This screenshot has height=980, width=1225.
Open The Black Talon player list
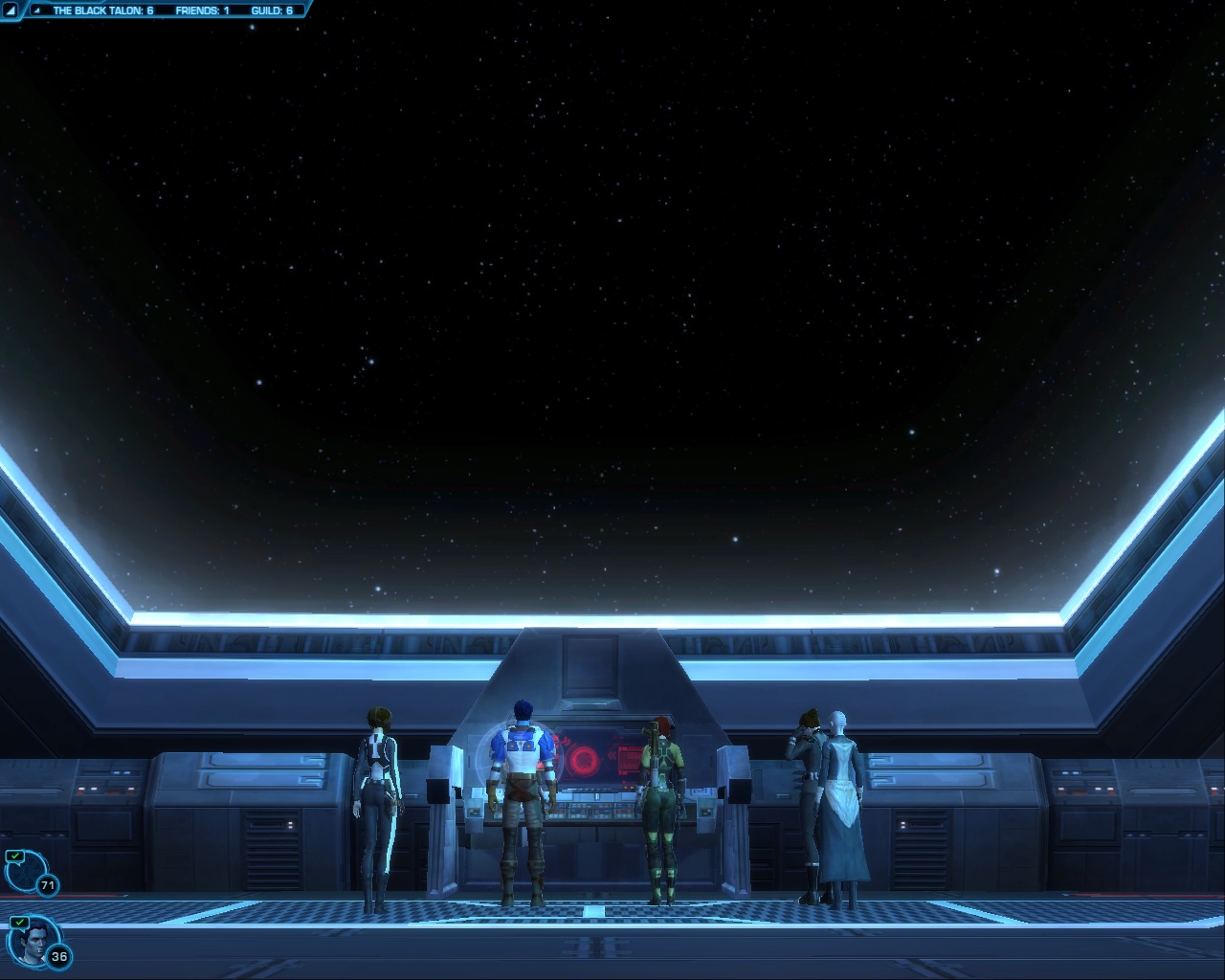(102, 11)
